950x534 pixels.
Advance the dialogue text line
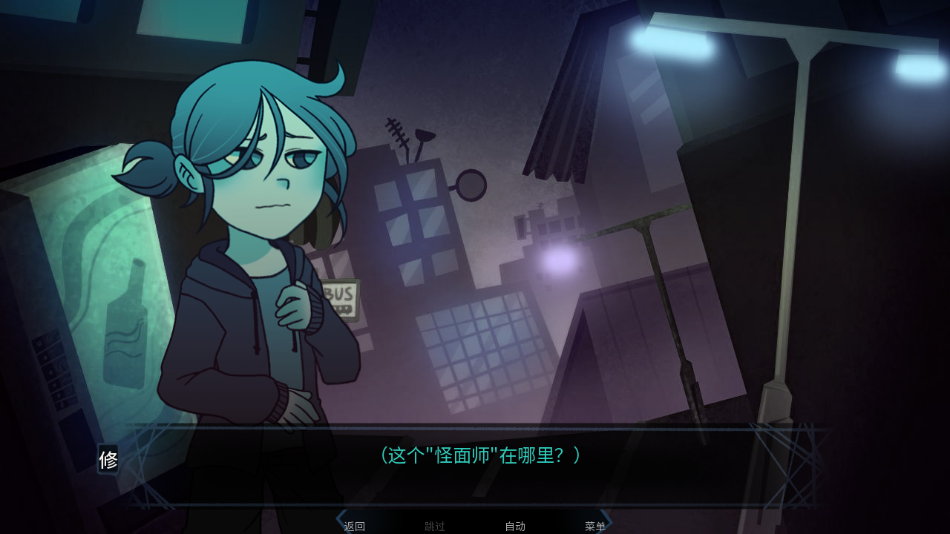(x=480, y=455)
